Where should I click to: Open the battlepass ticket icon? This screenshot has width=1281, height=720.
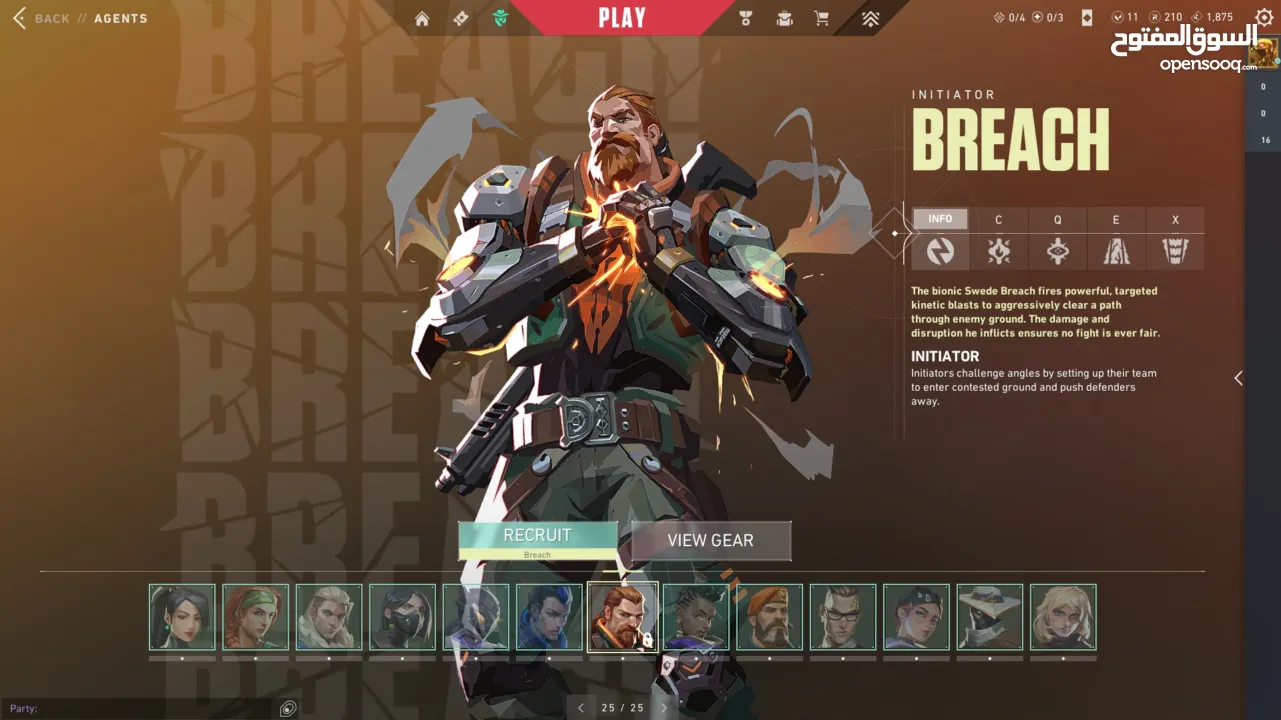click(x=460, y=18)
